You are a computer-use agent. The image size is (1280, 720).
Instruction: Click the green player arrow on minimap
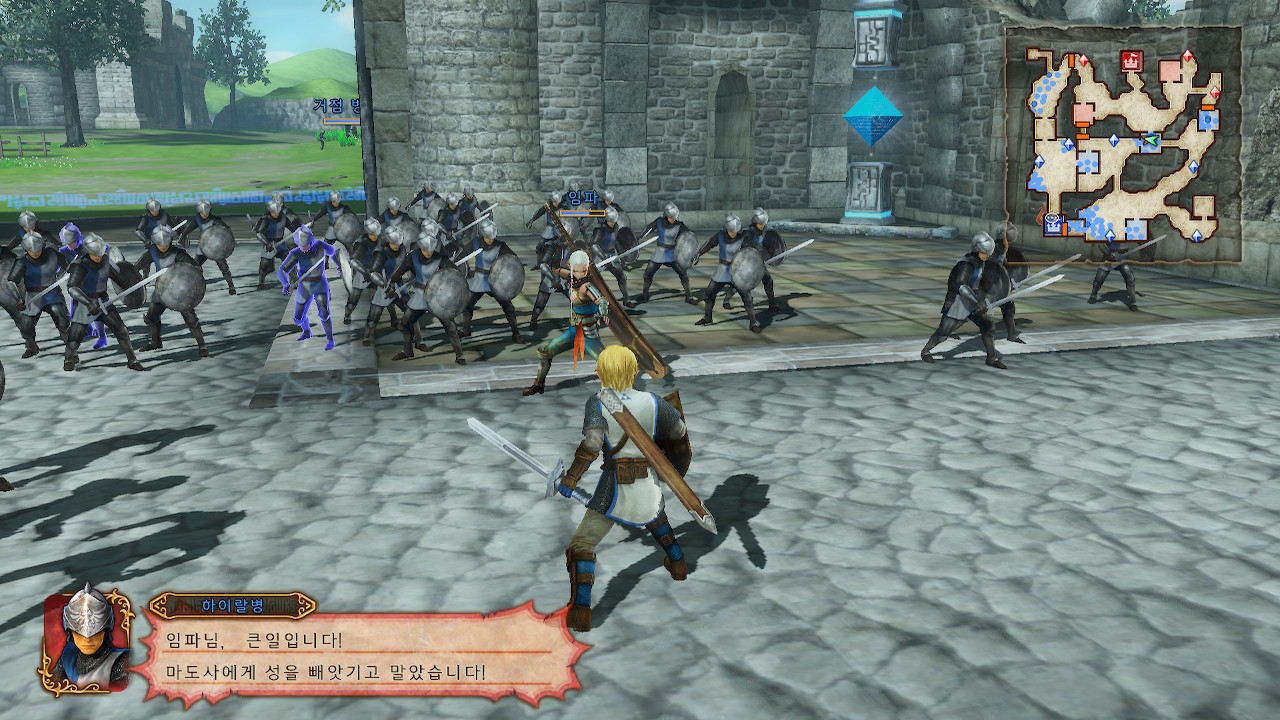pyautogui.click(x=1152, y=140)
